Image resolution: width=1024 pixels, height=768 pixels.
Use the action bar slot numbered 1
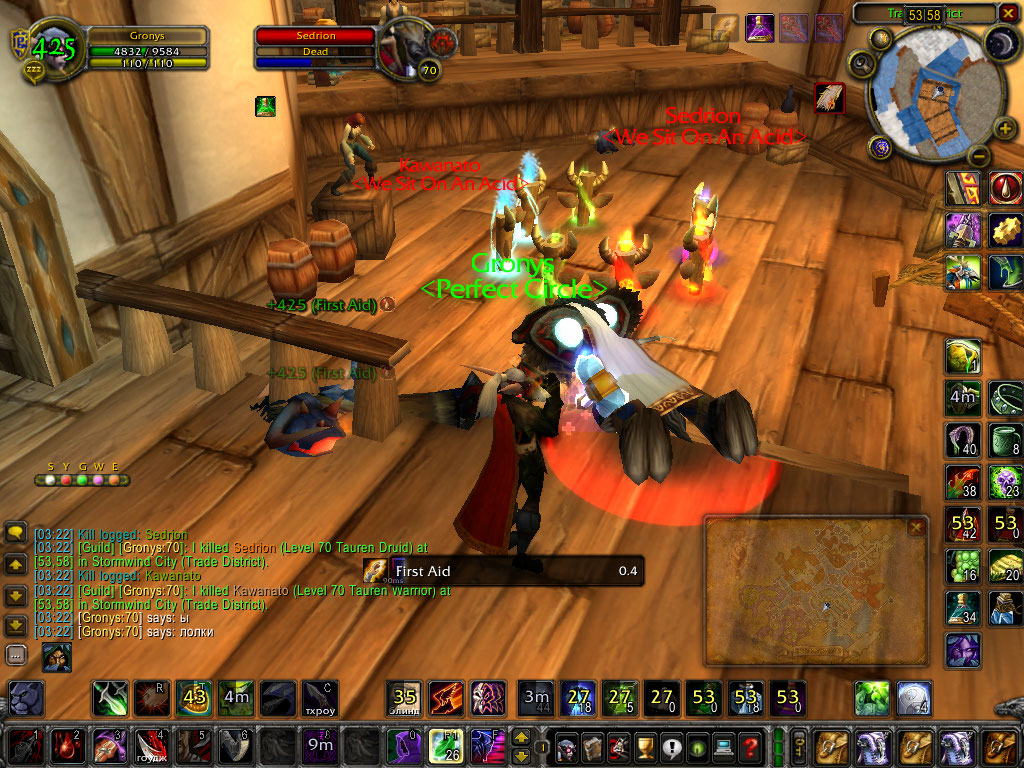pos(23,746)
